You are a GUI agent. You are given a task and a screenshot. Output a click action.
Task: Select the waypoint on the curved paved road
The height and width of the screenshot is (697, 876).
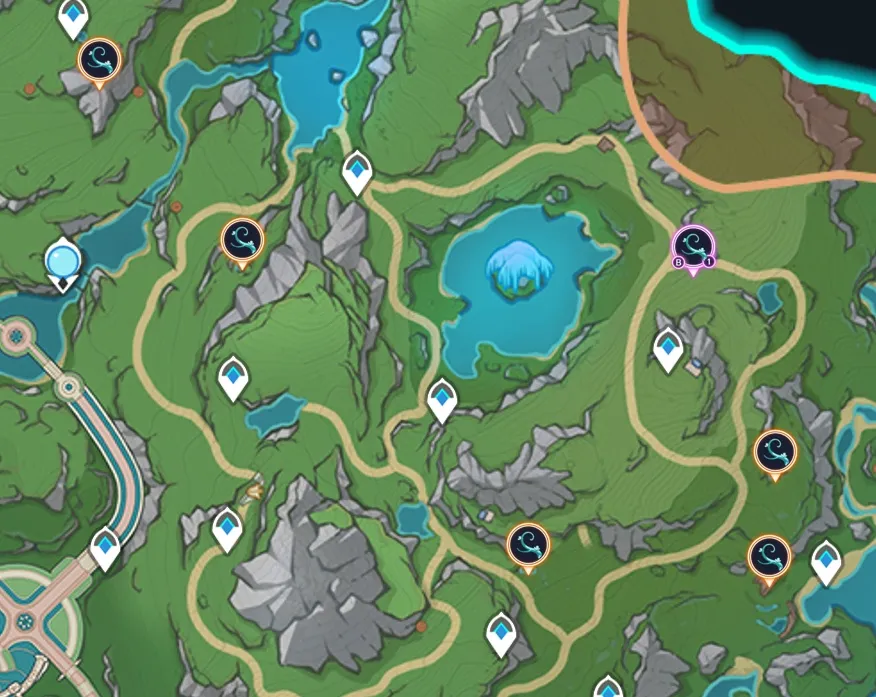click(106, 548)
